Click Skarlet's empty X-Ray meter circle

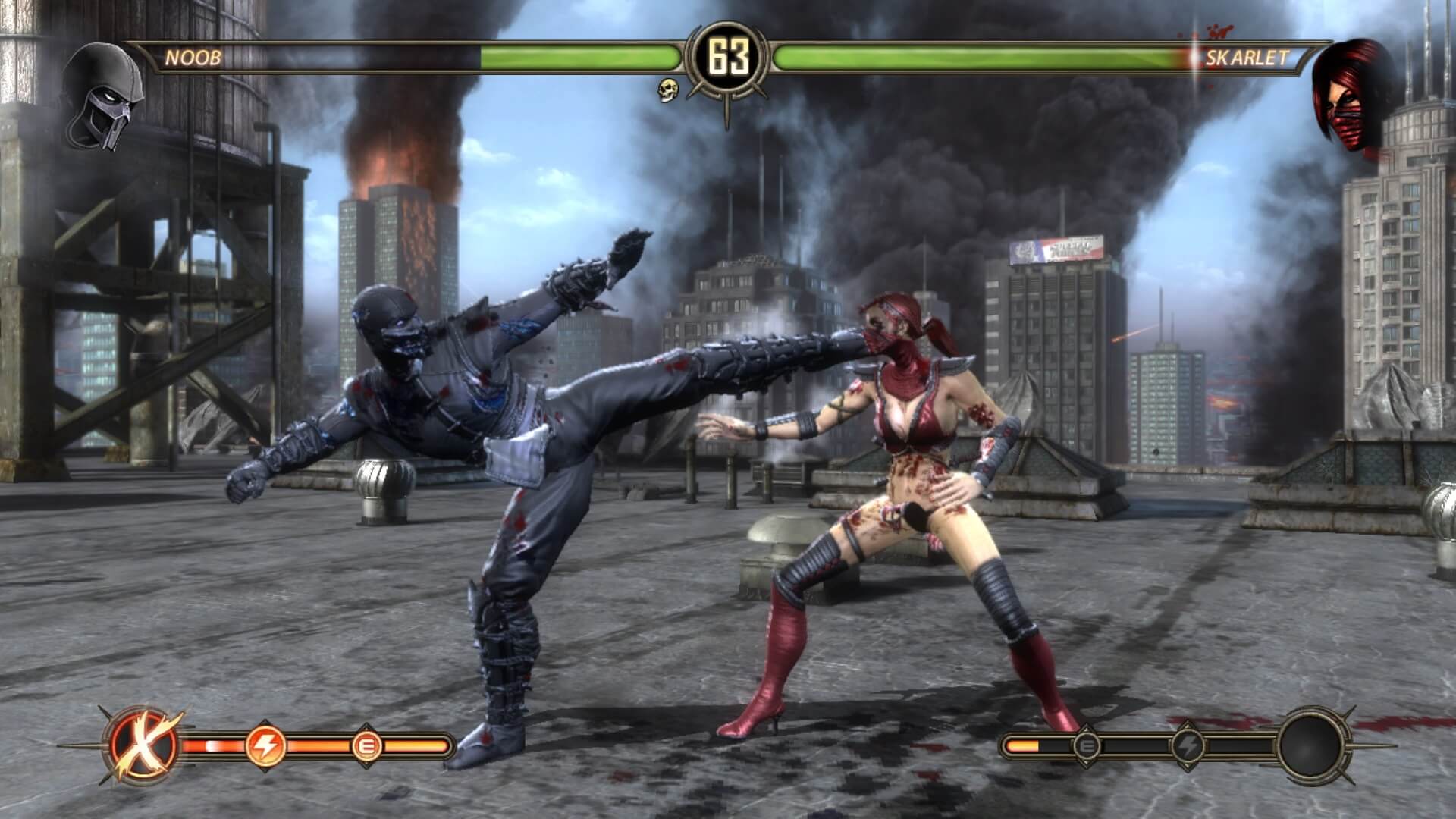[1314, 747]
